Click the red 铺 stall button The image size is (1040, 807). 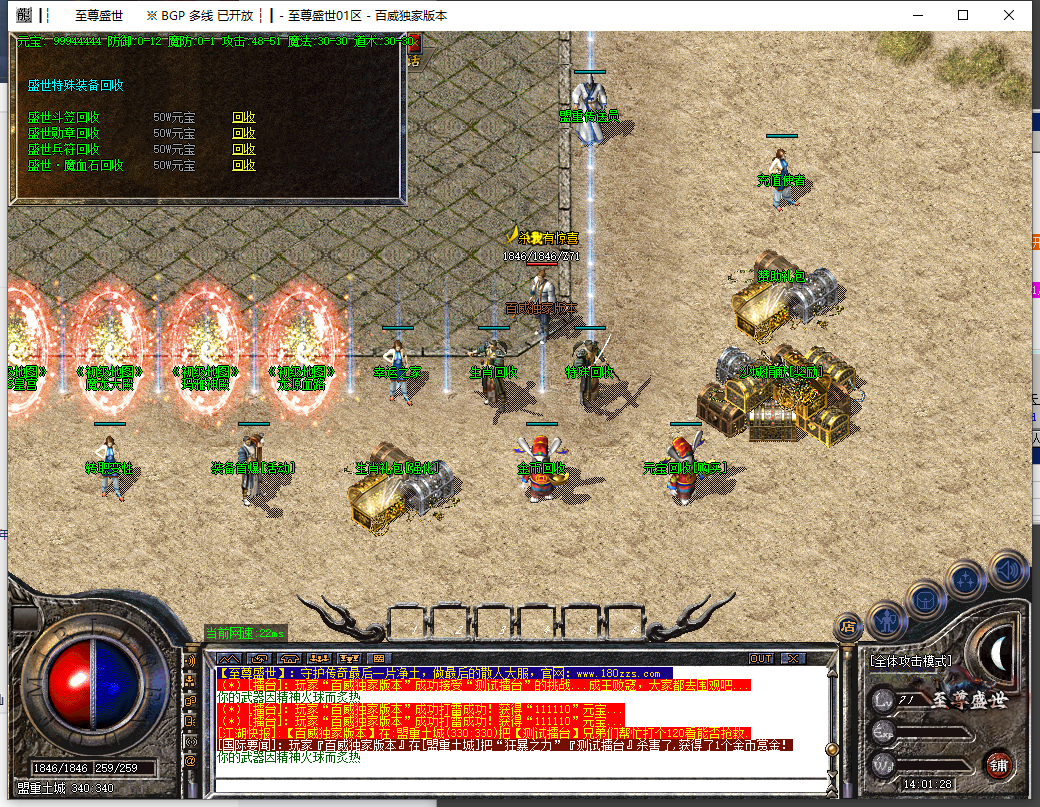coord(997,766)
